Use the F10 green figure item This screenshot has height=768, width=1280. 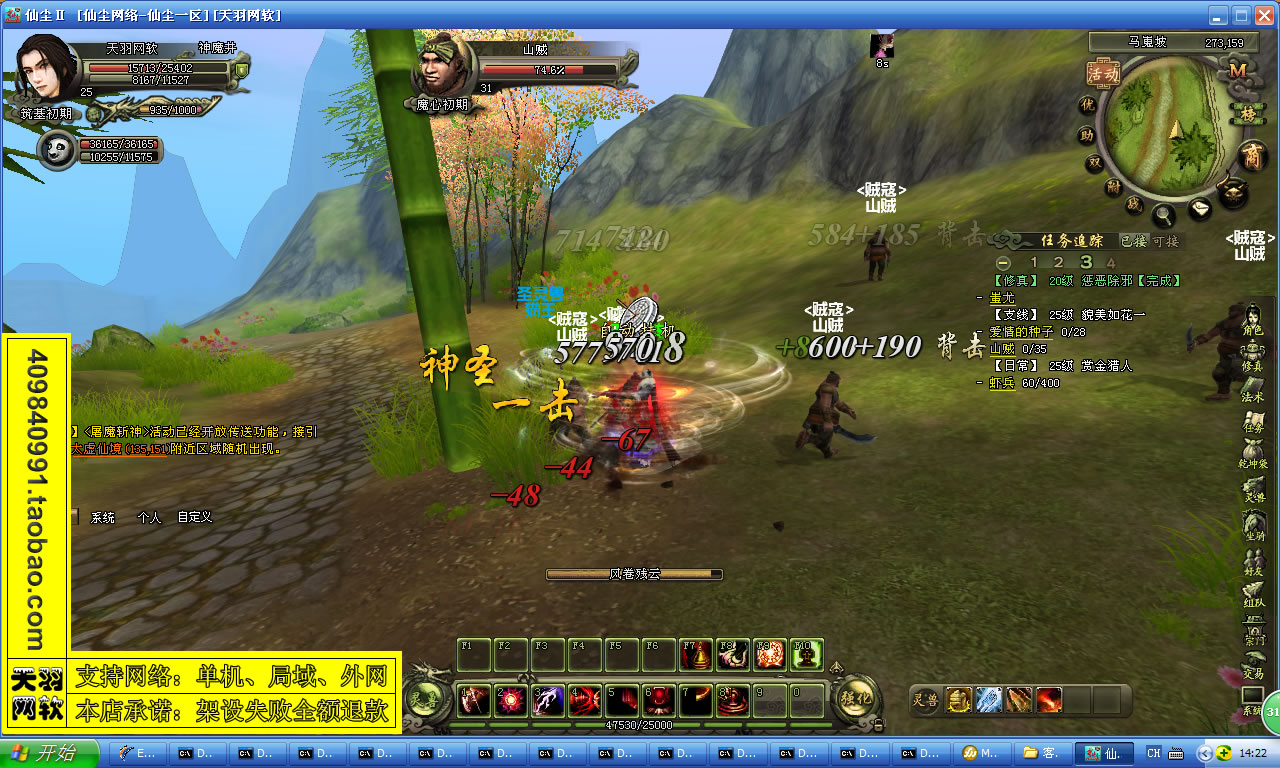(806, 654)
